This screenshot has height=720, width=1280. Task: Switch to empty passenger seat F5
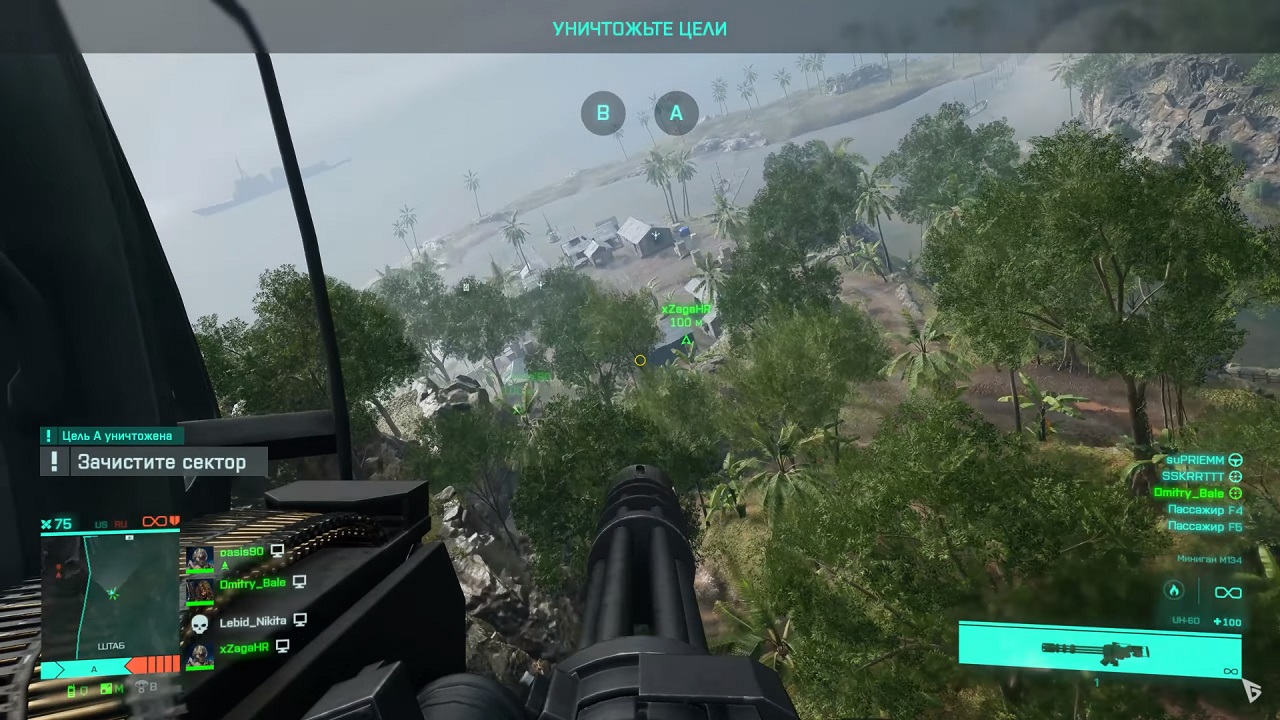[x=1205, y=526]
